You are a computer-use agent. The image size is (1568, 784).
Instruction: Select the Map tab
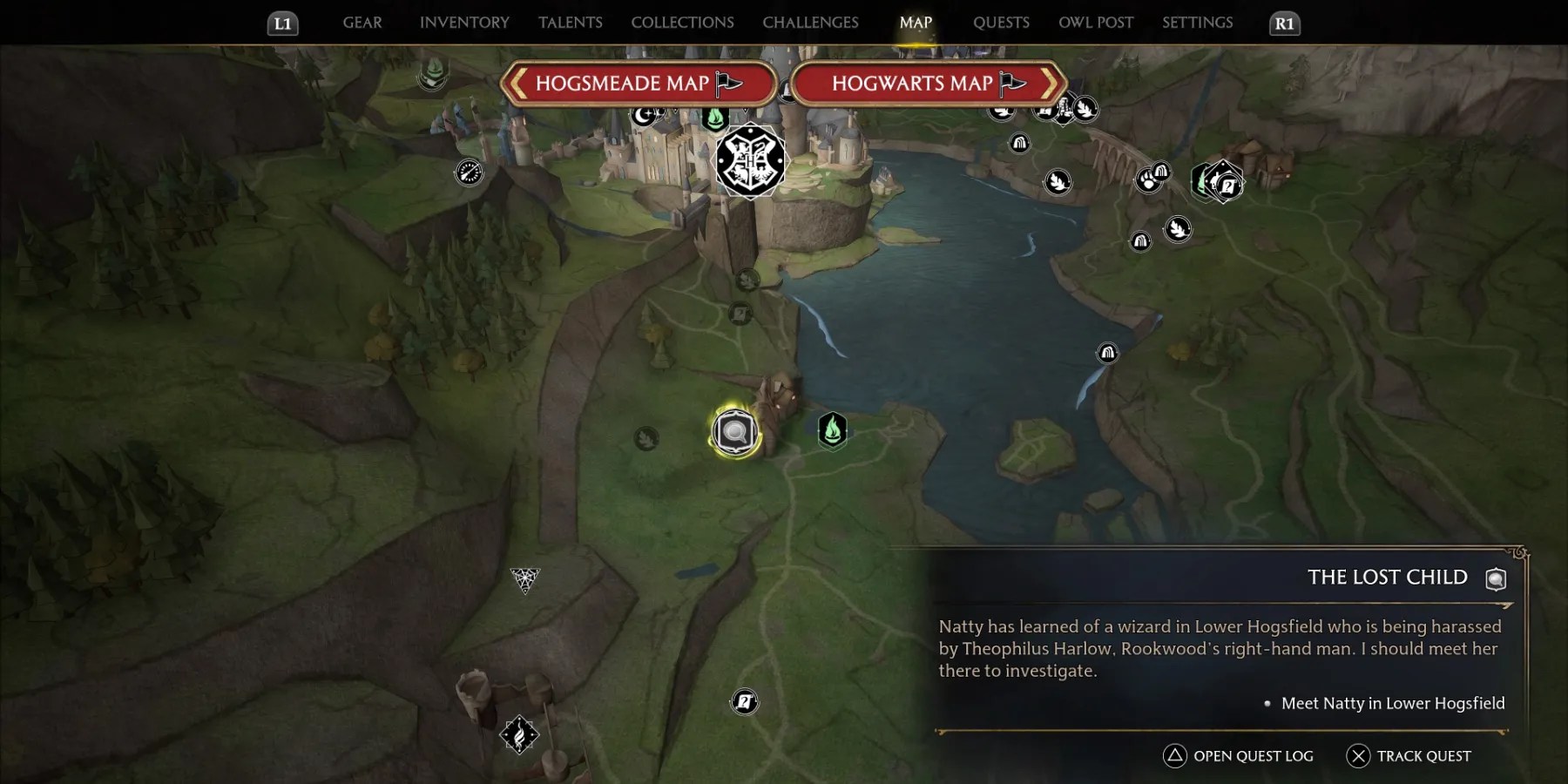916,23
